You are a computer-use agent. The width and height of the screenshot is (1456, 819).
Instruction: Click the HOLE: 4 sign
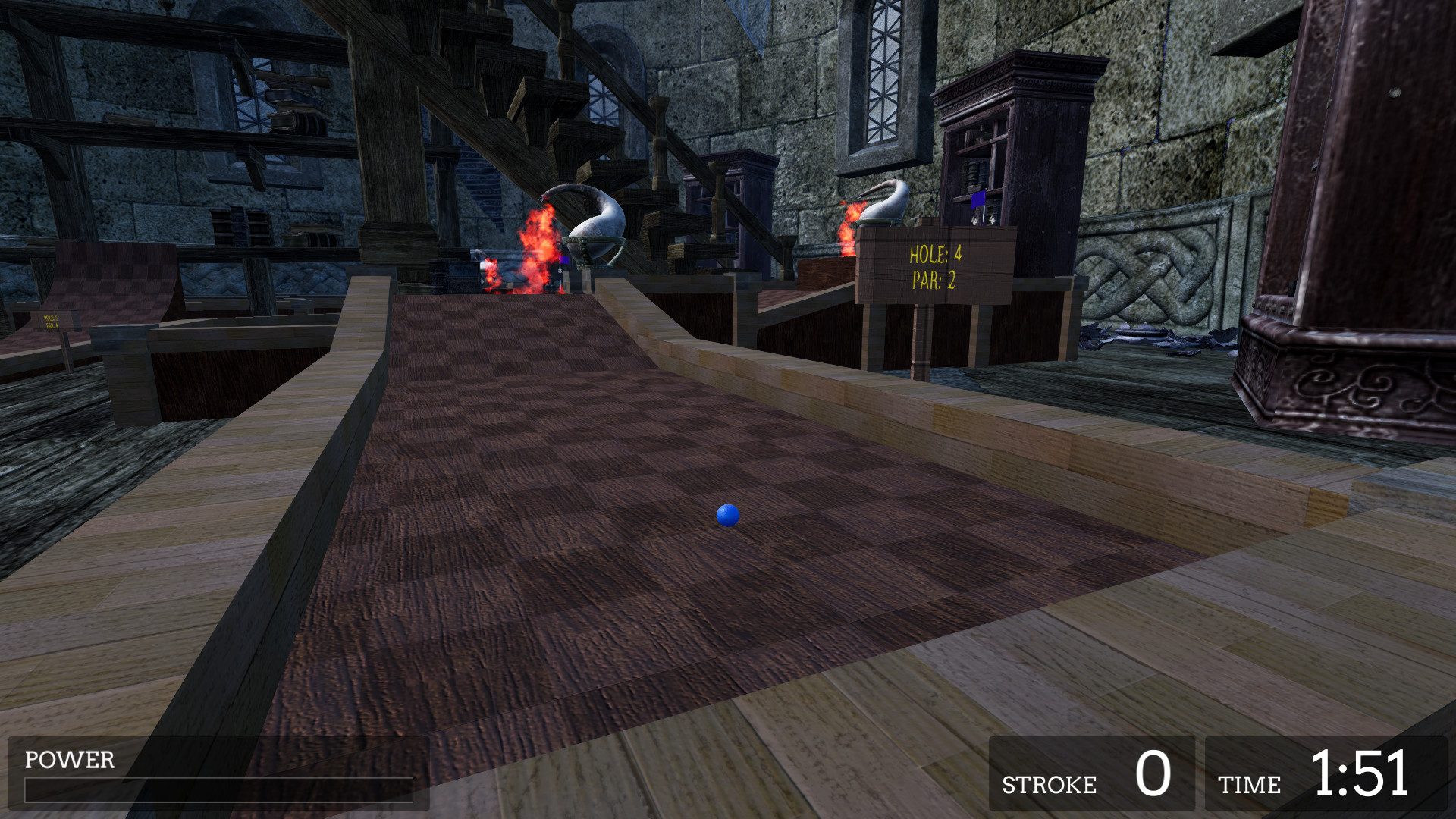933,265
